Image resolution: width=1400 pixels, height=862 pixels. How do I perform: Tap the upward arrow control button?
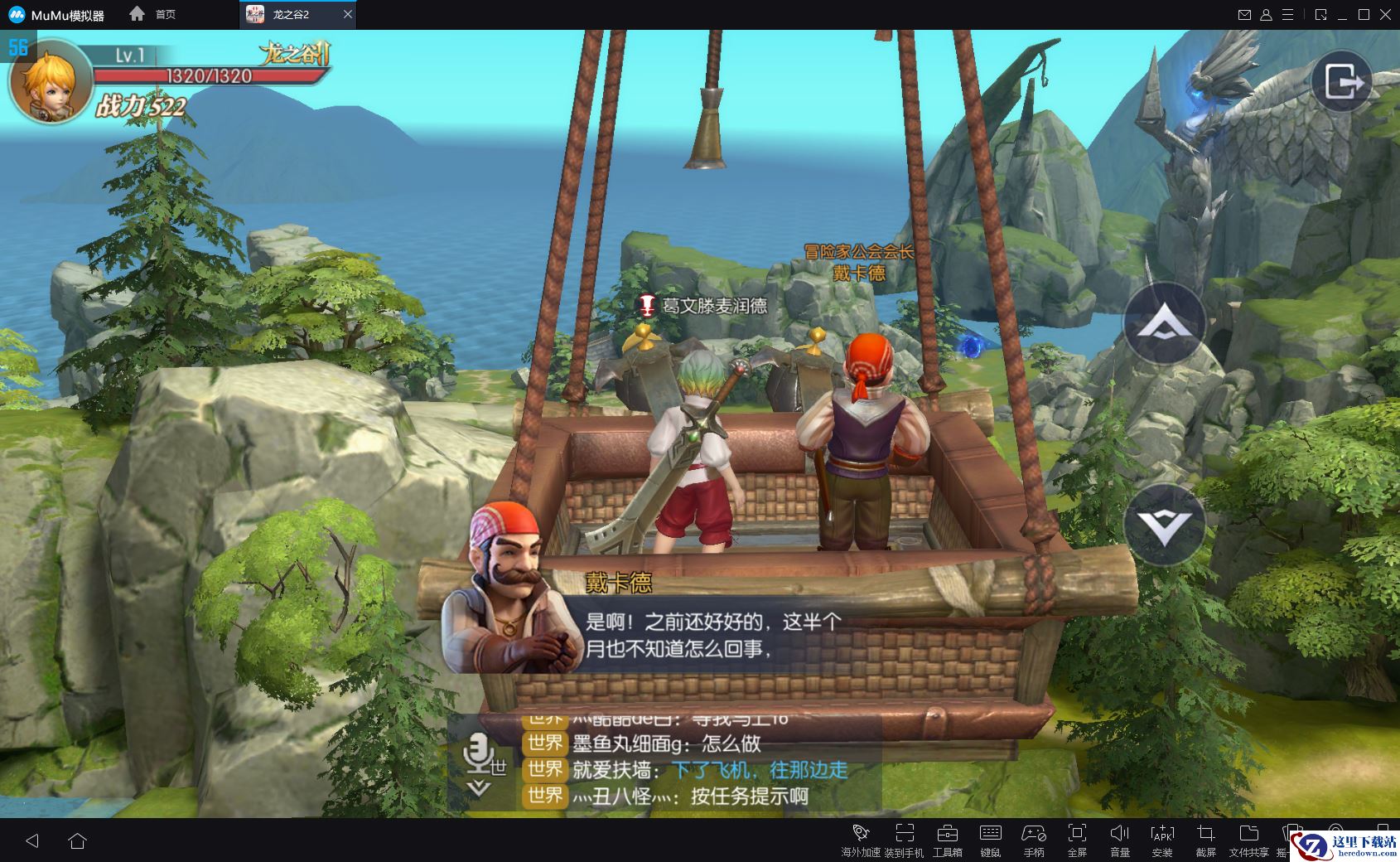(1164, 323)
